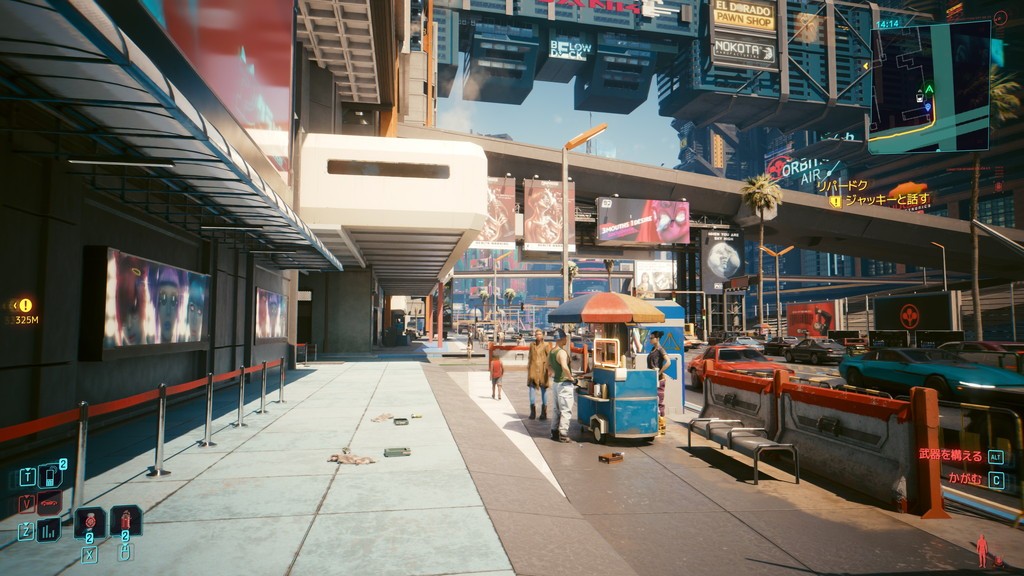This screenshot has height=576, width=1024.
Task: Select the phone icon with badge 2
Action: point(49,475)
